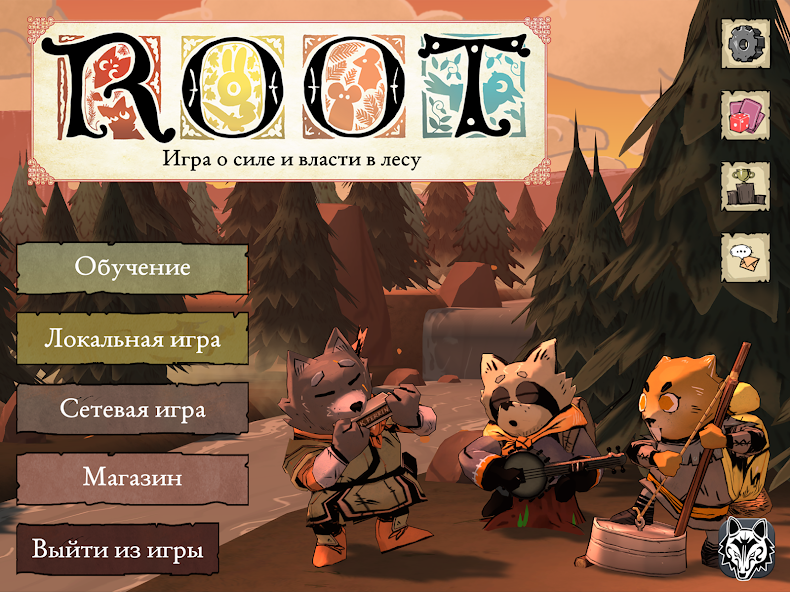
Task: Click the cards and dice icon
Action: coord(745,116)
